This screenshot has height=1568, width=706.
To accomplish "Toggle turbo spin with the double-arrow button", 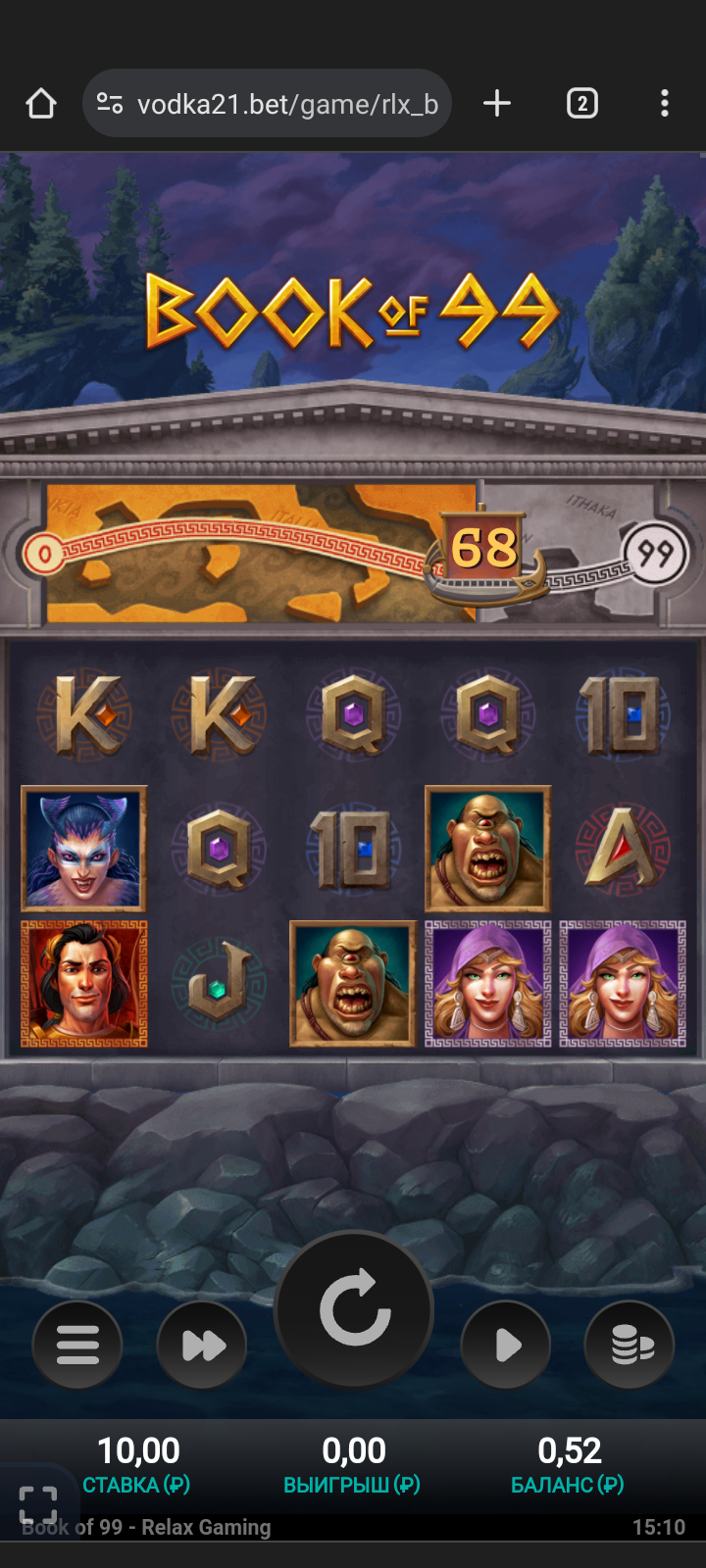I will tap(202, 1345).
